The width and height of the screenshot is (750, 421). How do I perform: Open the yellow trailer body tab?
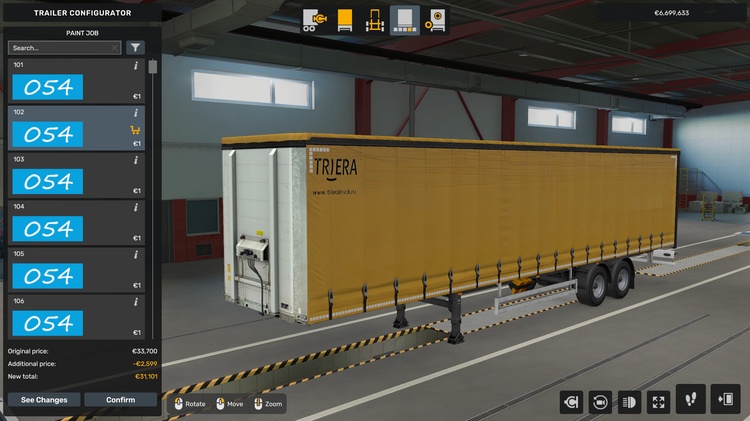[344, 20]
